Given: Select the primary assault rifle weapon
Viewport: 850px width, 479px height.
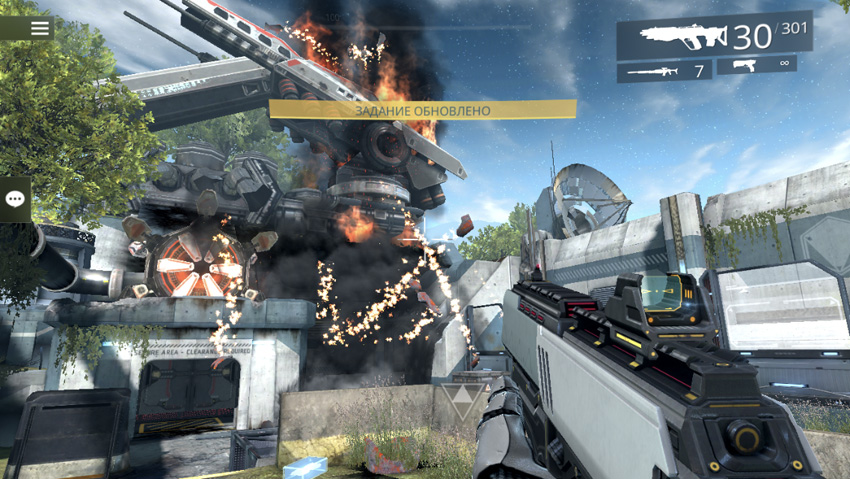Looking at the screenshot, I should tap(713, 37).
